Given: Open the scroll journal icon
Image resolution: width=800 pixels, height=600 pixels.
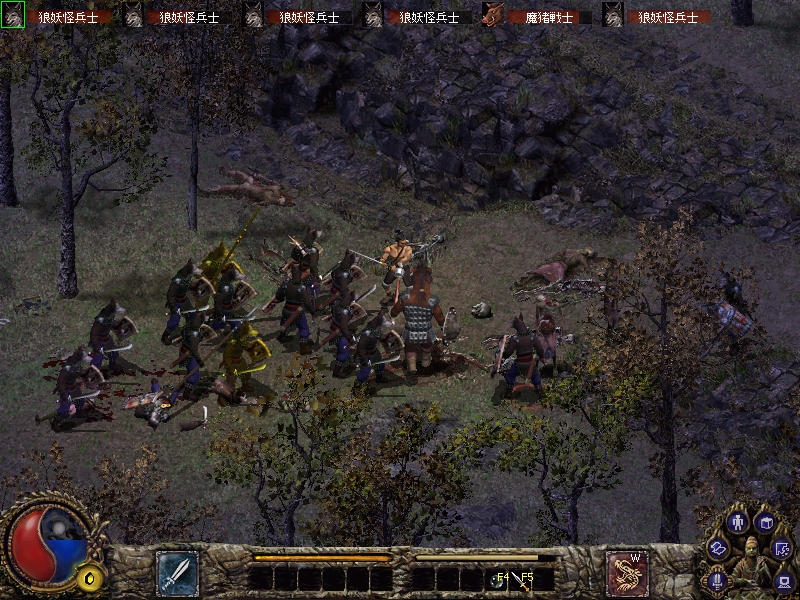Looking at the screenshot, I should click(719, 548).
